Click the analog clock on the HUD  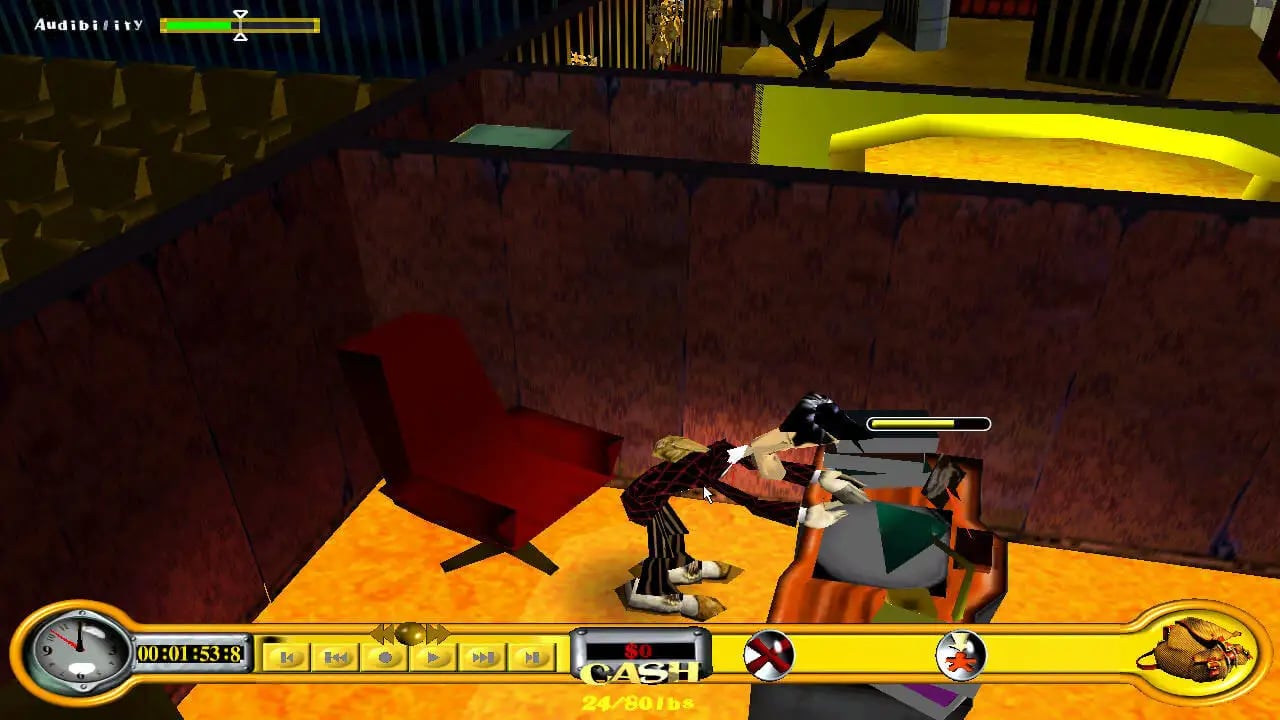79,652
